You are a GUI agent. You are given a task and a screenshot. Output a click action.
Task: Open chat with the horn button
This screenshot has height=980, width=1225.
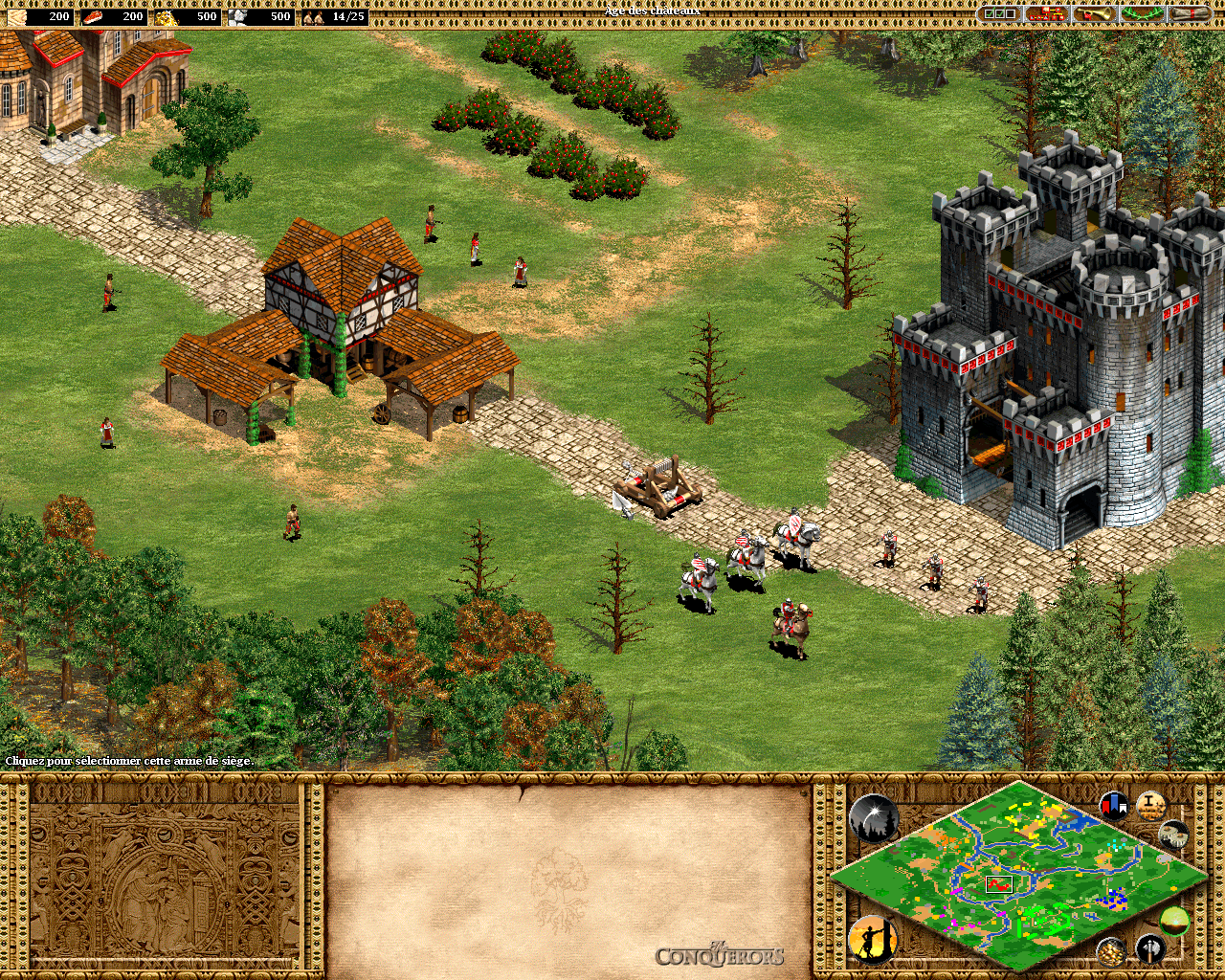coord(1094,14)
